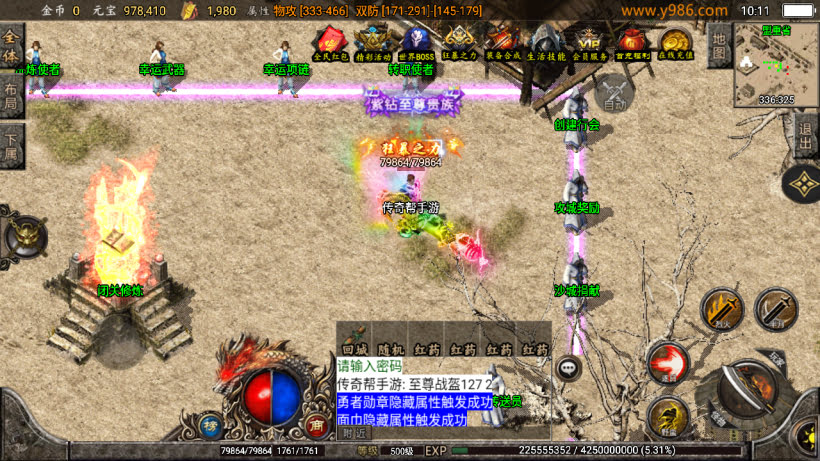The image size is (820, 461).
Task: Toggle the 自动 auto-battle button
Action: [x=615, y=94]
